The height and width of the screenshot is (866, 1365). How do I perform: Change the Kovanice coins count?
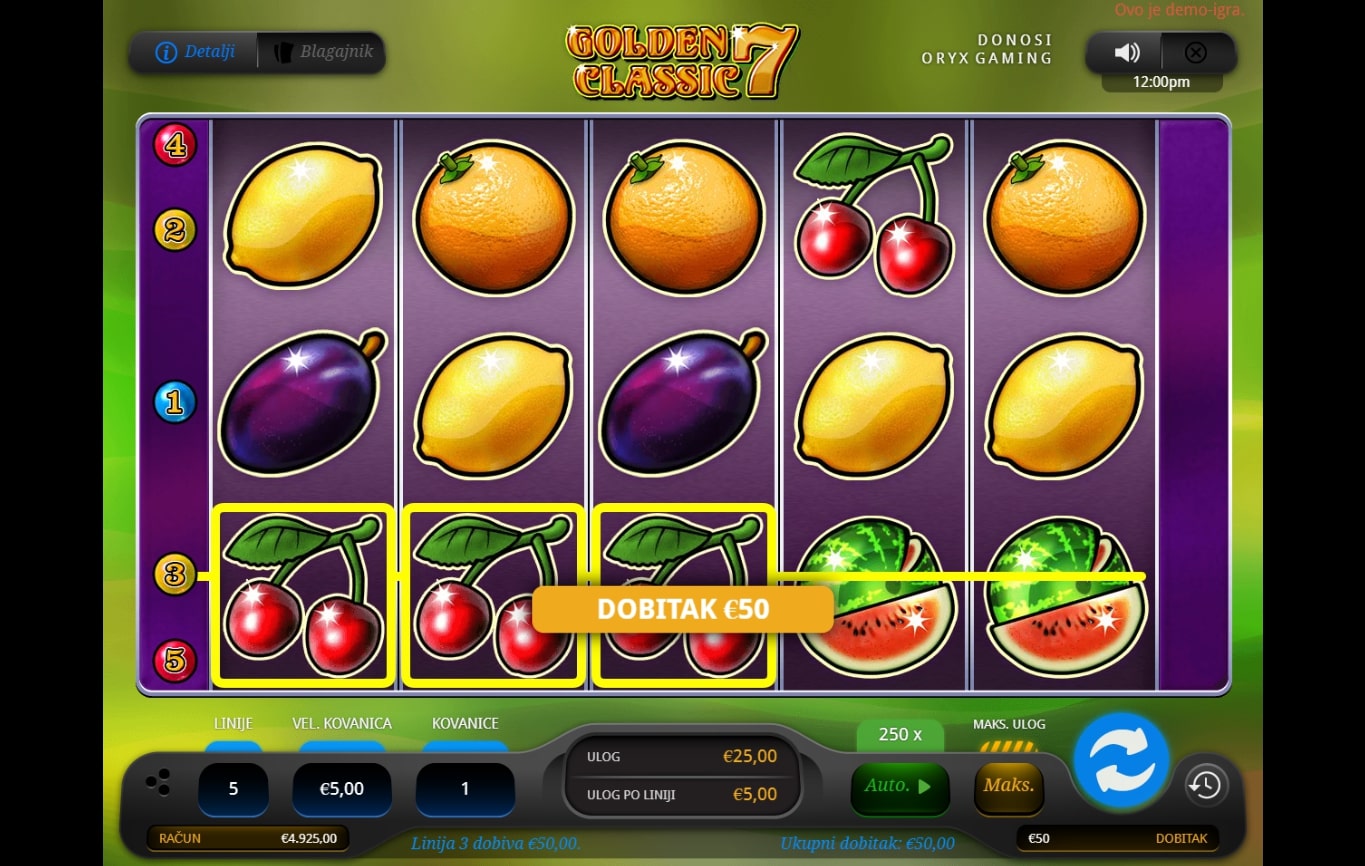pos(465,789)
